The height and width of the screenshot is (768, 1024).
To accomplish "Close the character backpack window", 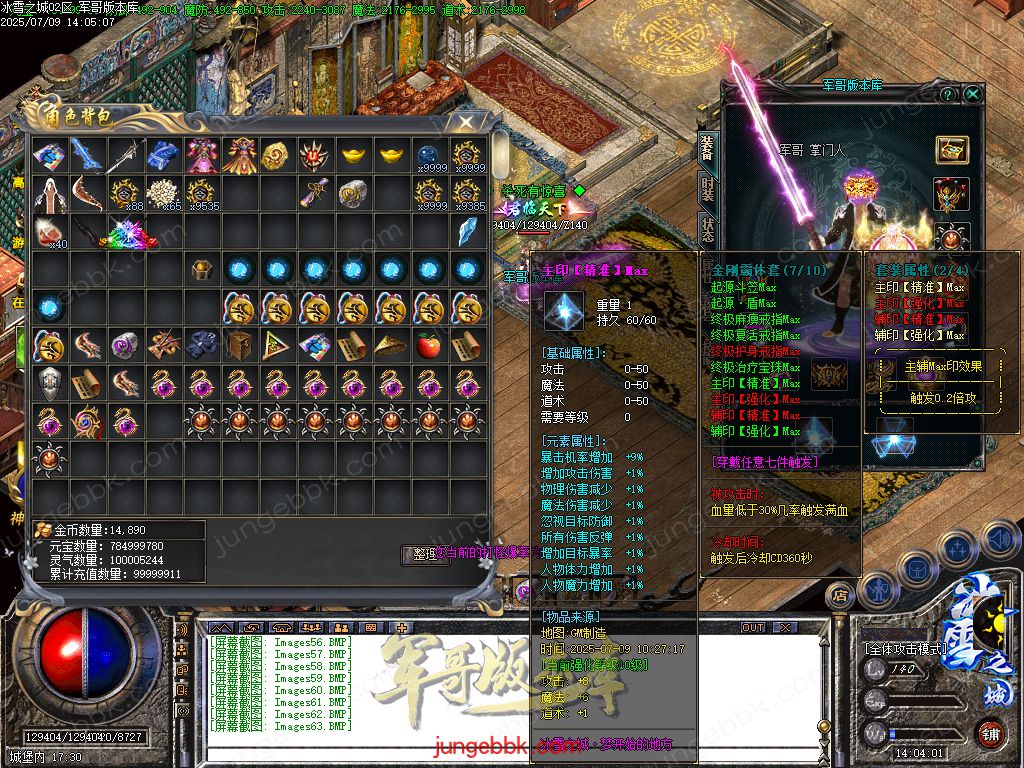I will [x=465, y=121].
